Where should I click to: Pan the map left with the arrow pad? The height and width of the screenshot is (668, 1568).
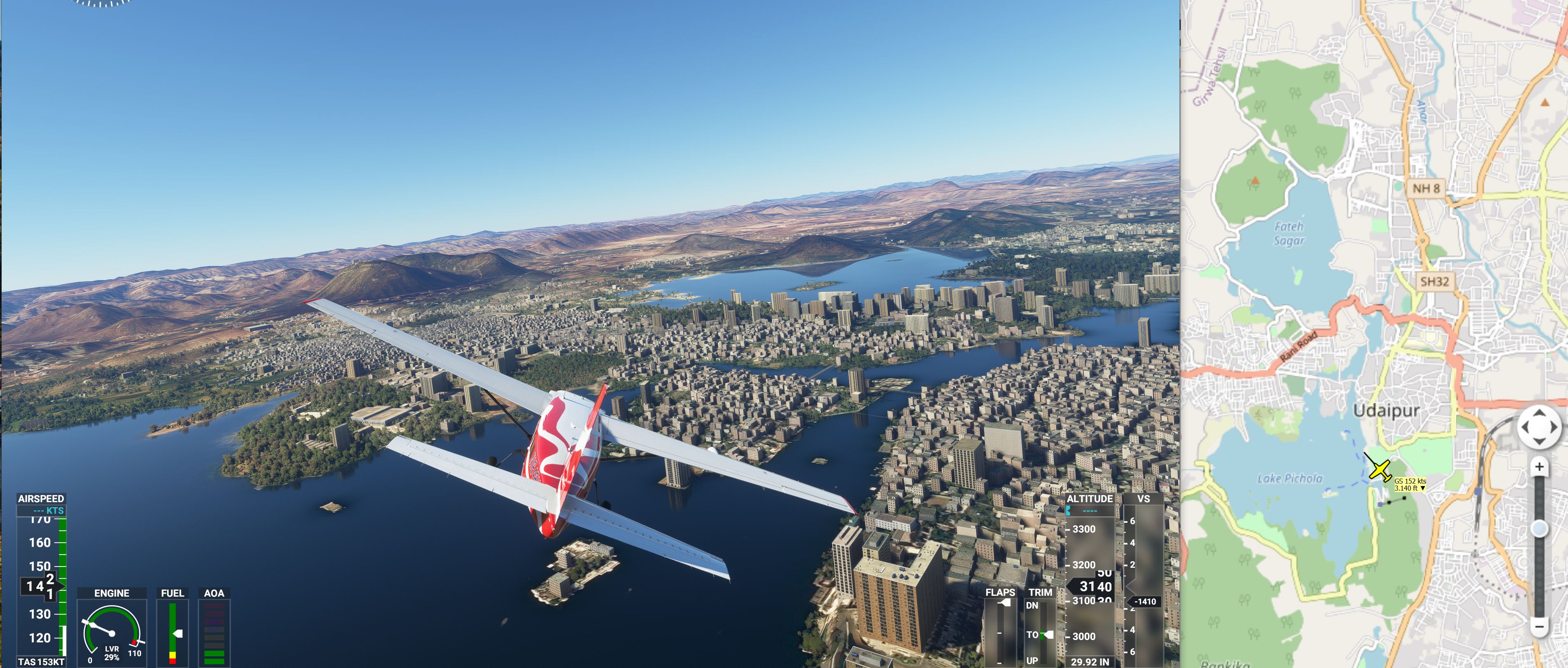tap(1525, 427)
